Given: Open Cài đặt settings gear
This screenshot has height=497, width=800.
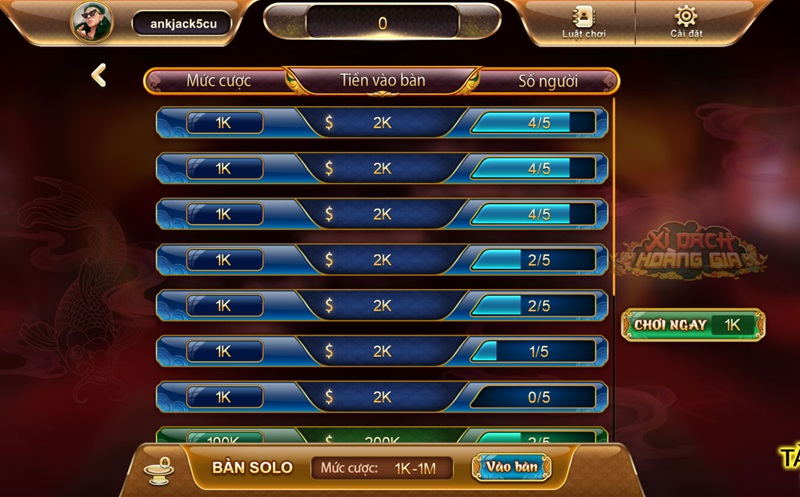Looking at the screenshot, I should (x=685, y=22).
